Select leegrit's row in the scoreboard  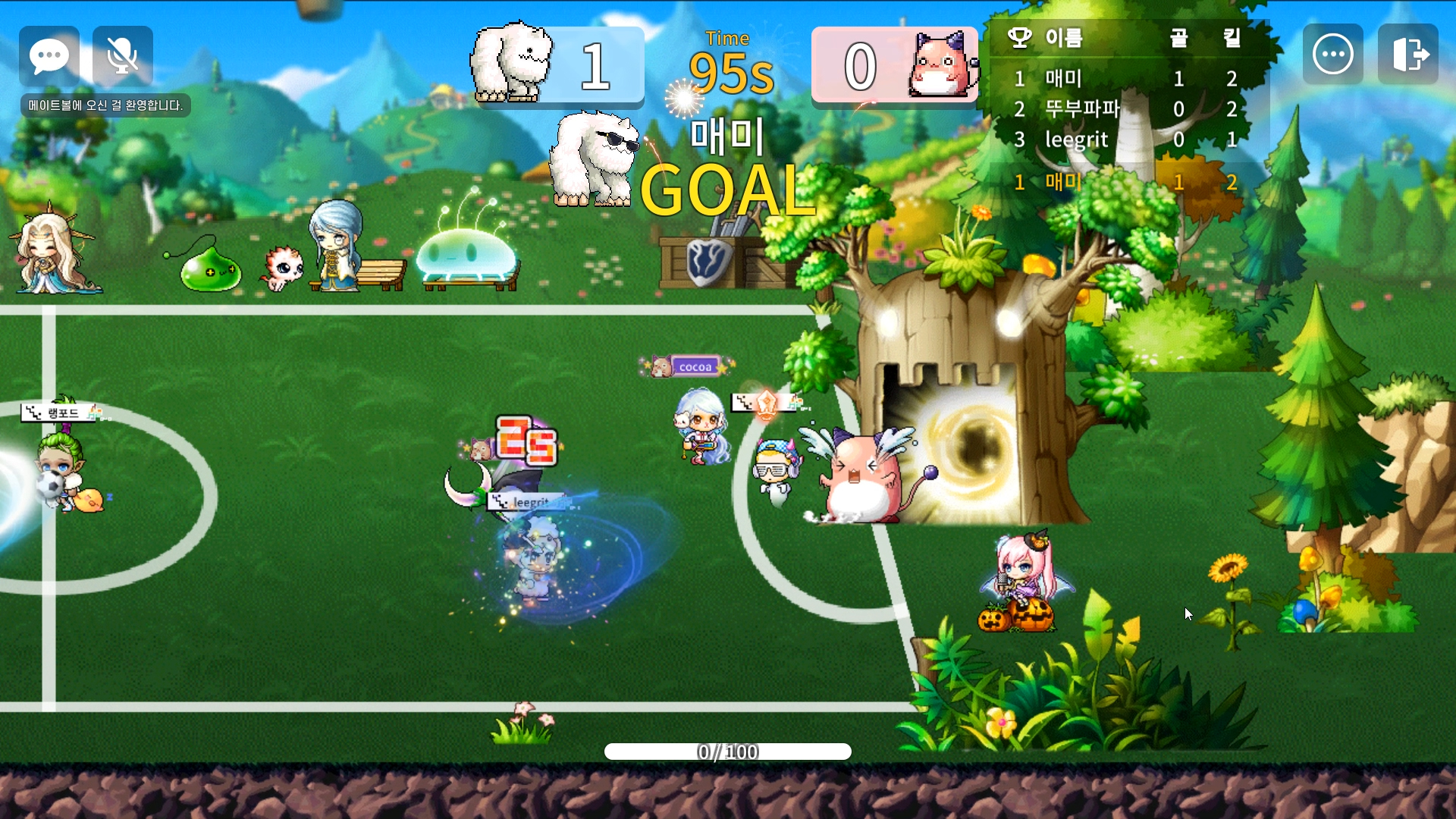point(1126,140)
